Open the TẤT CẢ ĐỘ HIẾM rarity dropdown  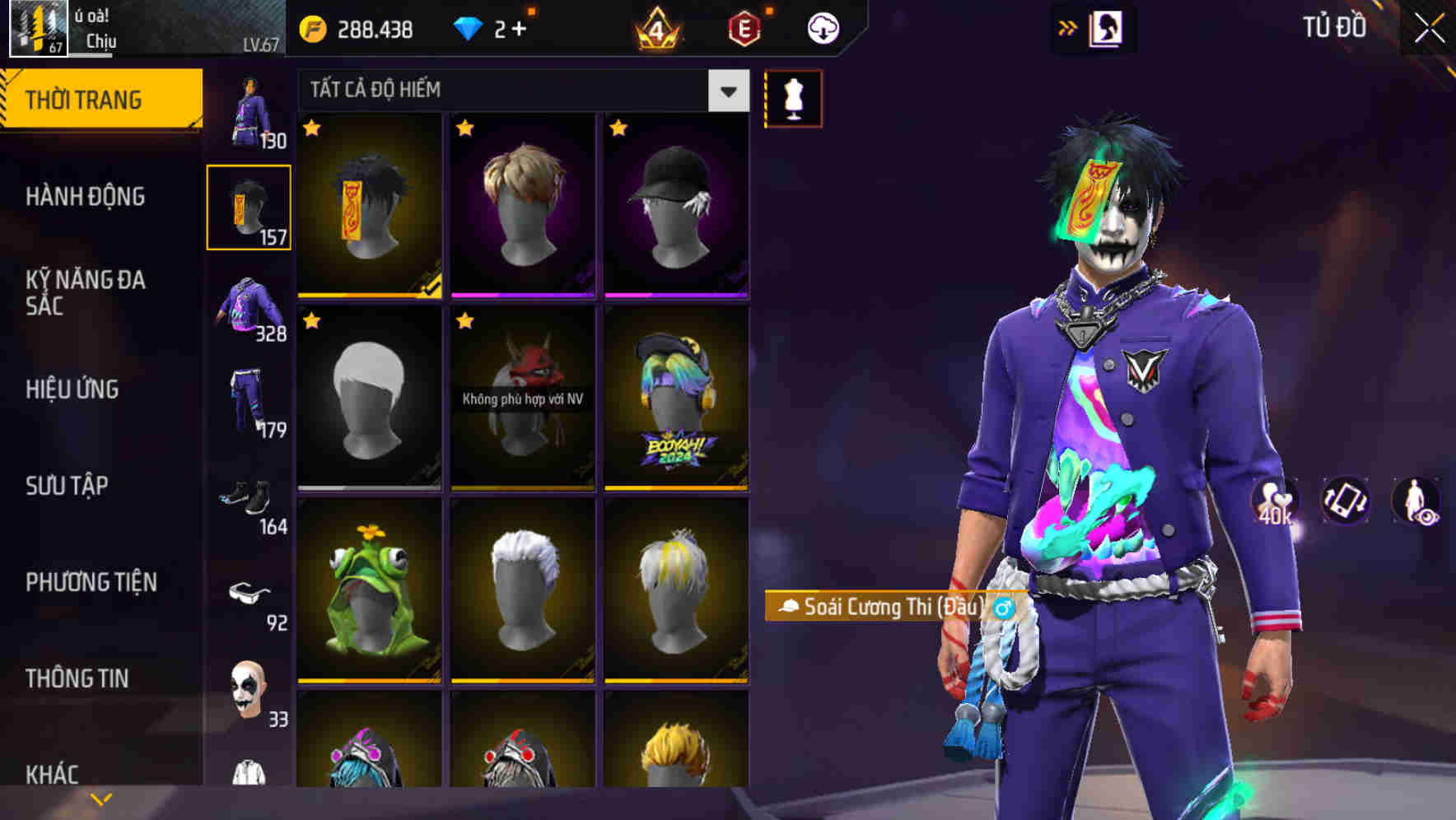coord(519,91)
